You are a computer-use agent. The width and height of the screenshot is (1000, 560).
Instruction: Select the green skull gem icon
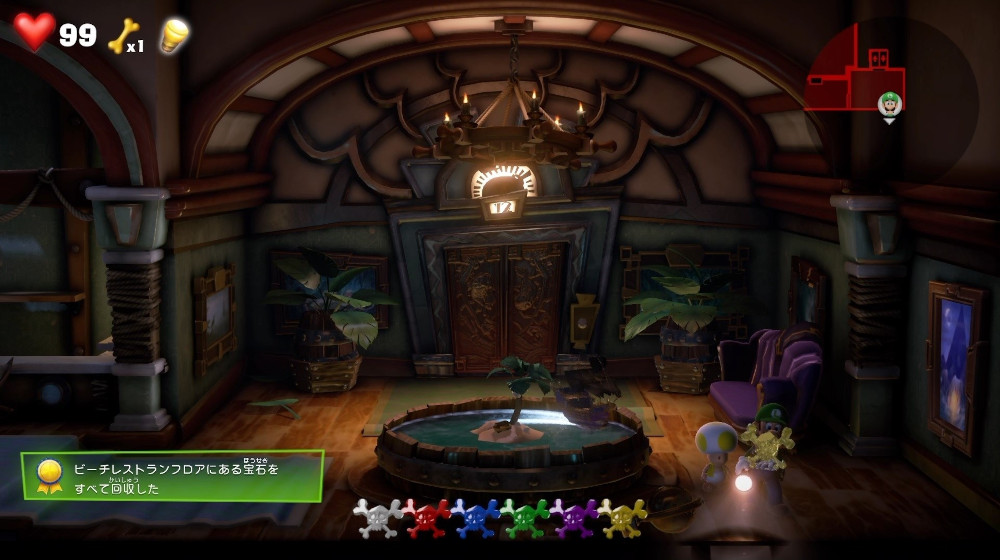(x=525, y=518)
